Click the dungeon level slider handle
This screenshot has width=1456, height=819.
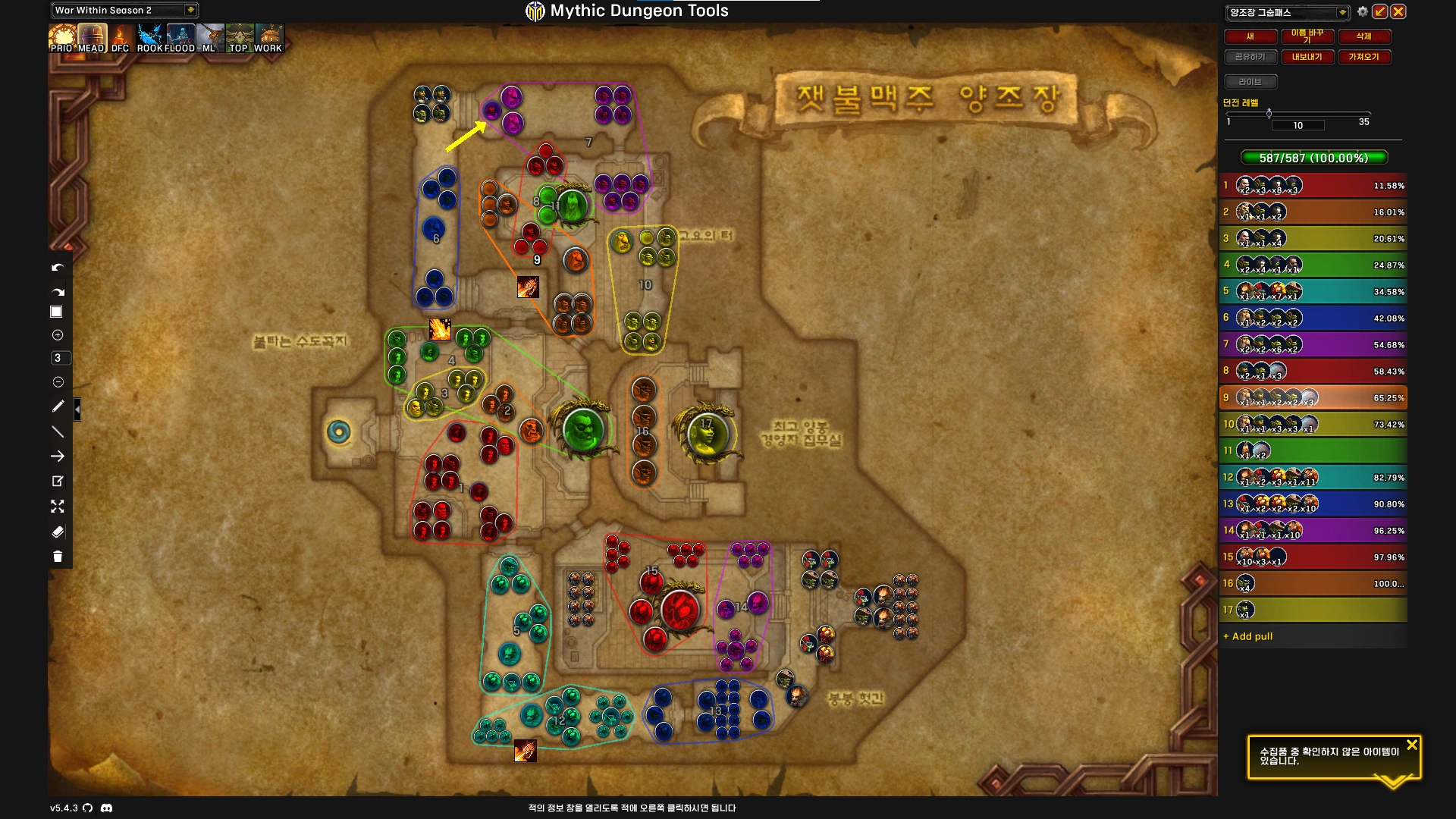click(1269, 114)
